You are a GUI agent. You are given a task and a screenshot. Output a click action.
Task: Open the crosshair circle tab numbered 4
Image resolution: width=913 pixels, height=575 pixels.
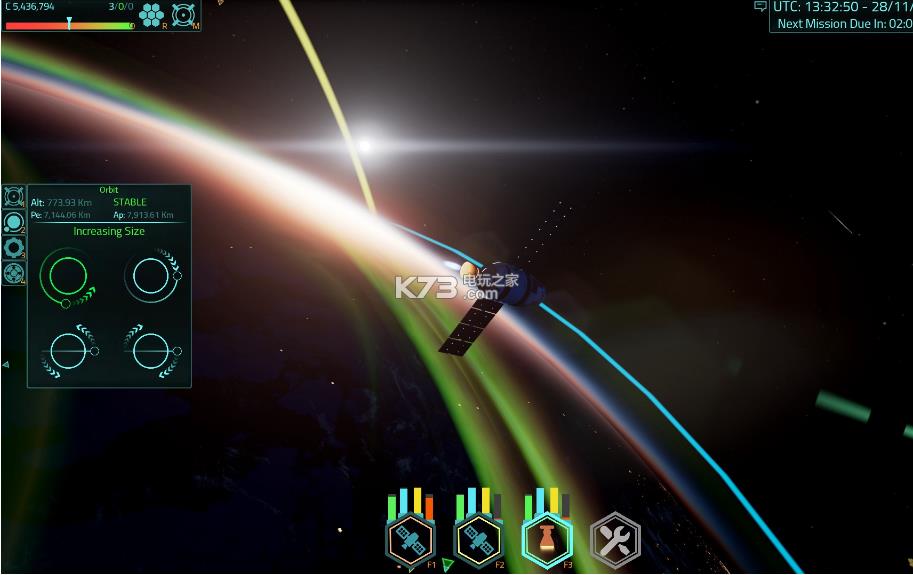pos(14,272)
